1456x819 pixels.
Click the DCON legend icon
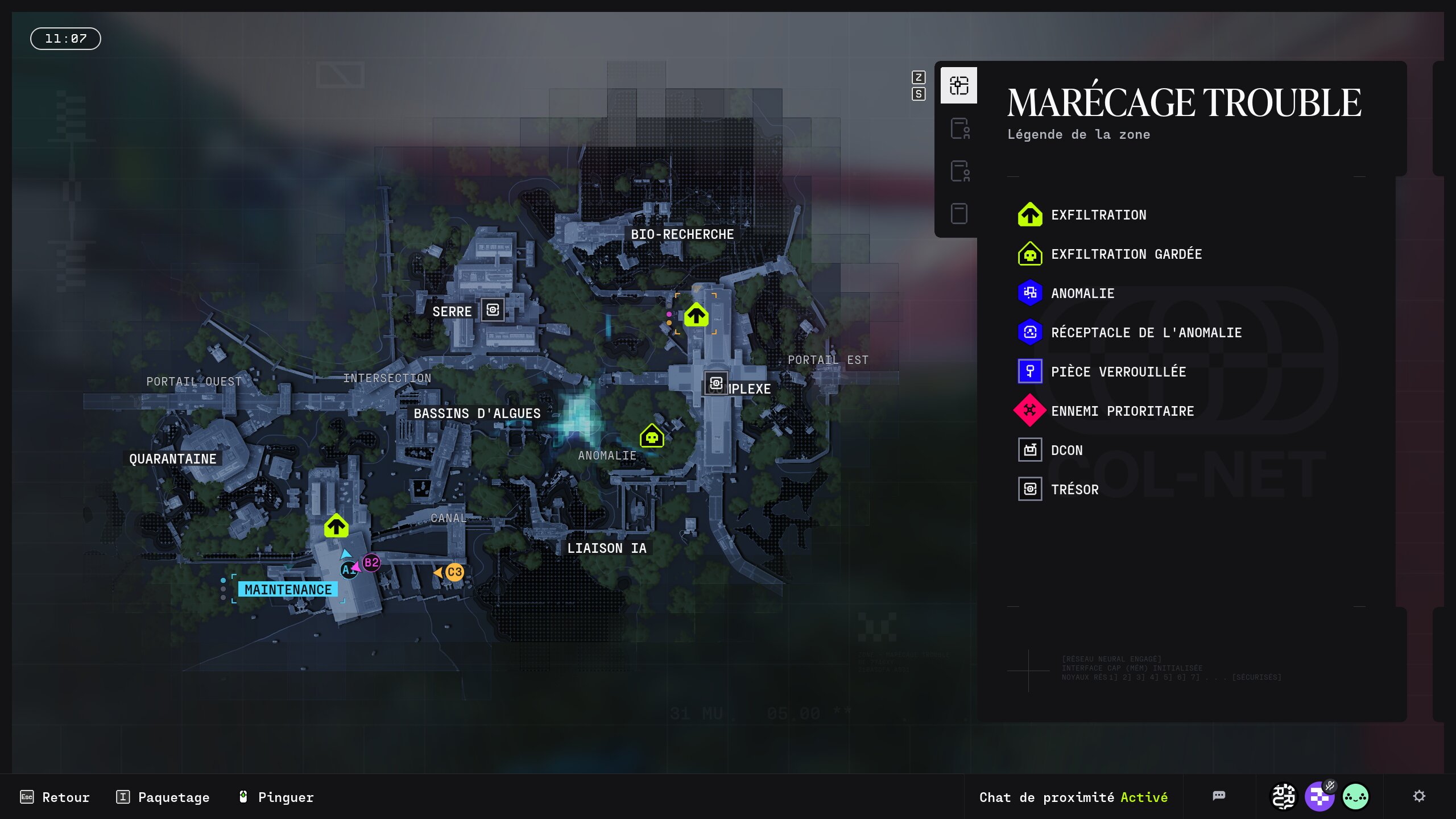(1029, 450)
